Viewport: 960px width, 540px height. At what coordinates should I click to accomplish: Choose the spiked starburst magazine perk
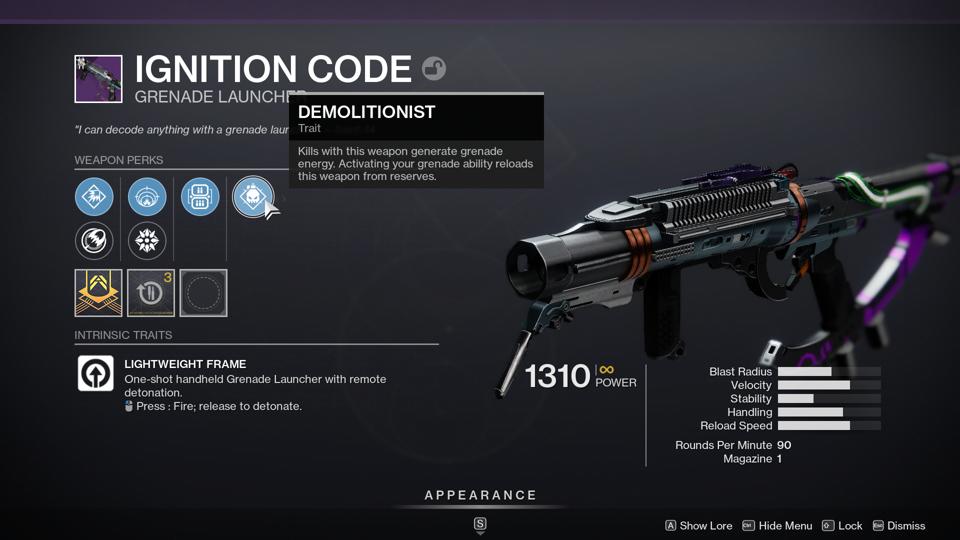coord(147,241)
